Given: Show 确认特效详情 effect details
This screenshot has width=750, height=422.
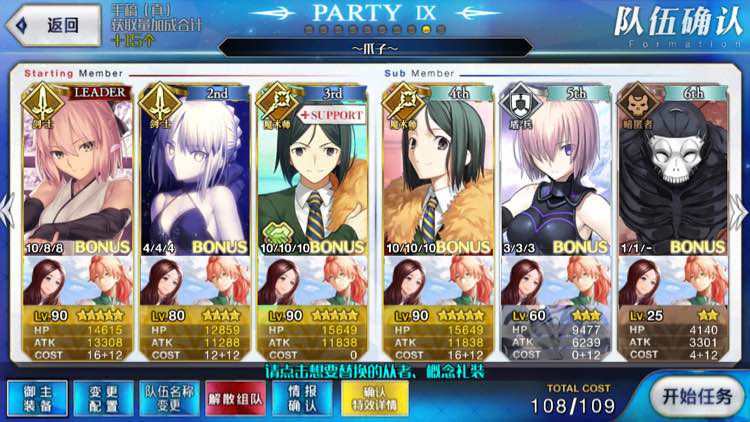Looking at the screenshot, I should coord(372,397).
